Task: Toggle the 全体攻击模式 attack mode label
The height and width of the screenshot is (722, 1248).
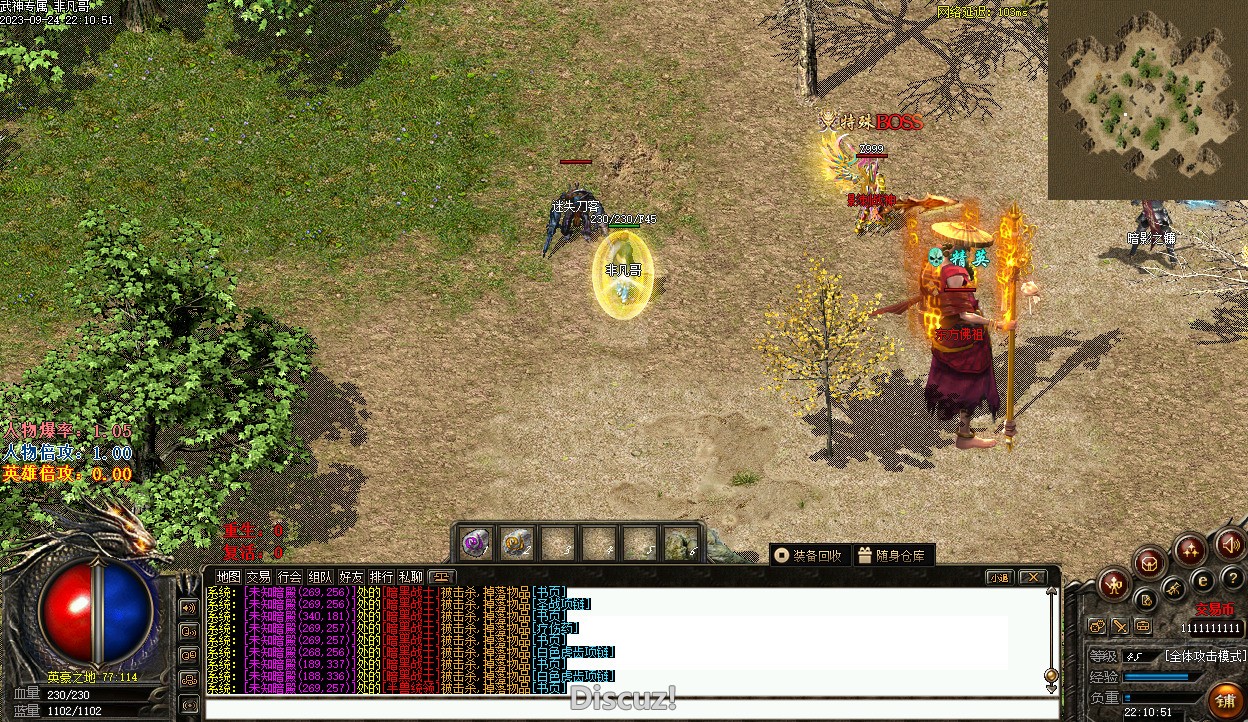Action: pos(1205,656)
